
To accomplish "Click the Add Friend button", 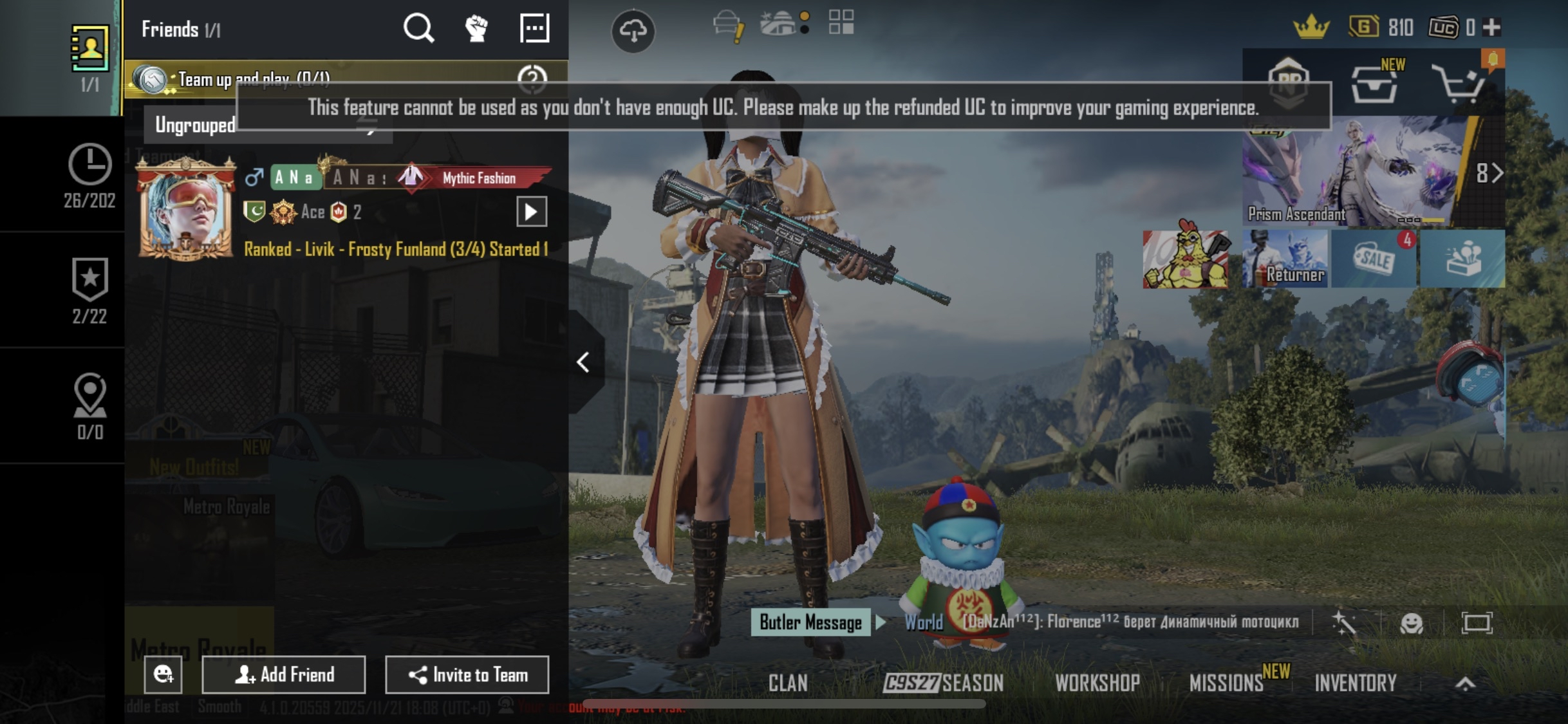I will tap(284, 674).
